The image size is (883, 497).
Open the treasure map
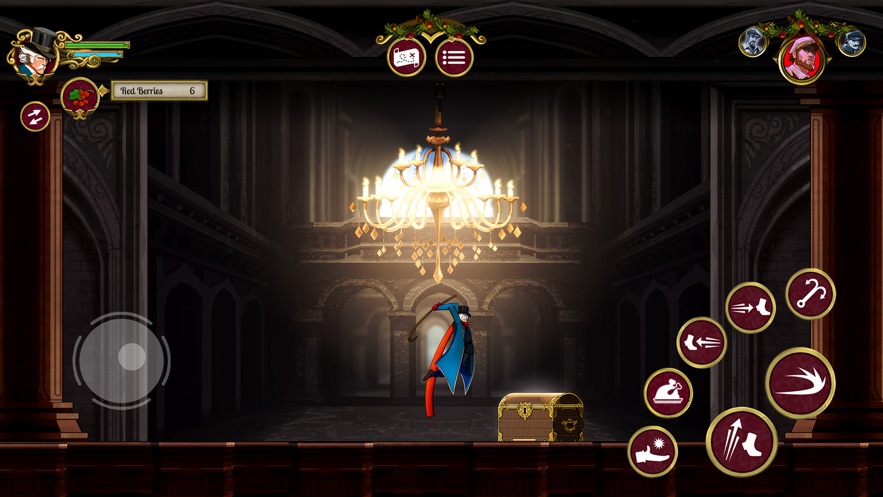pos(406,58)
